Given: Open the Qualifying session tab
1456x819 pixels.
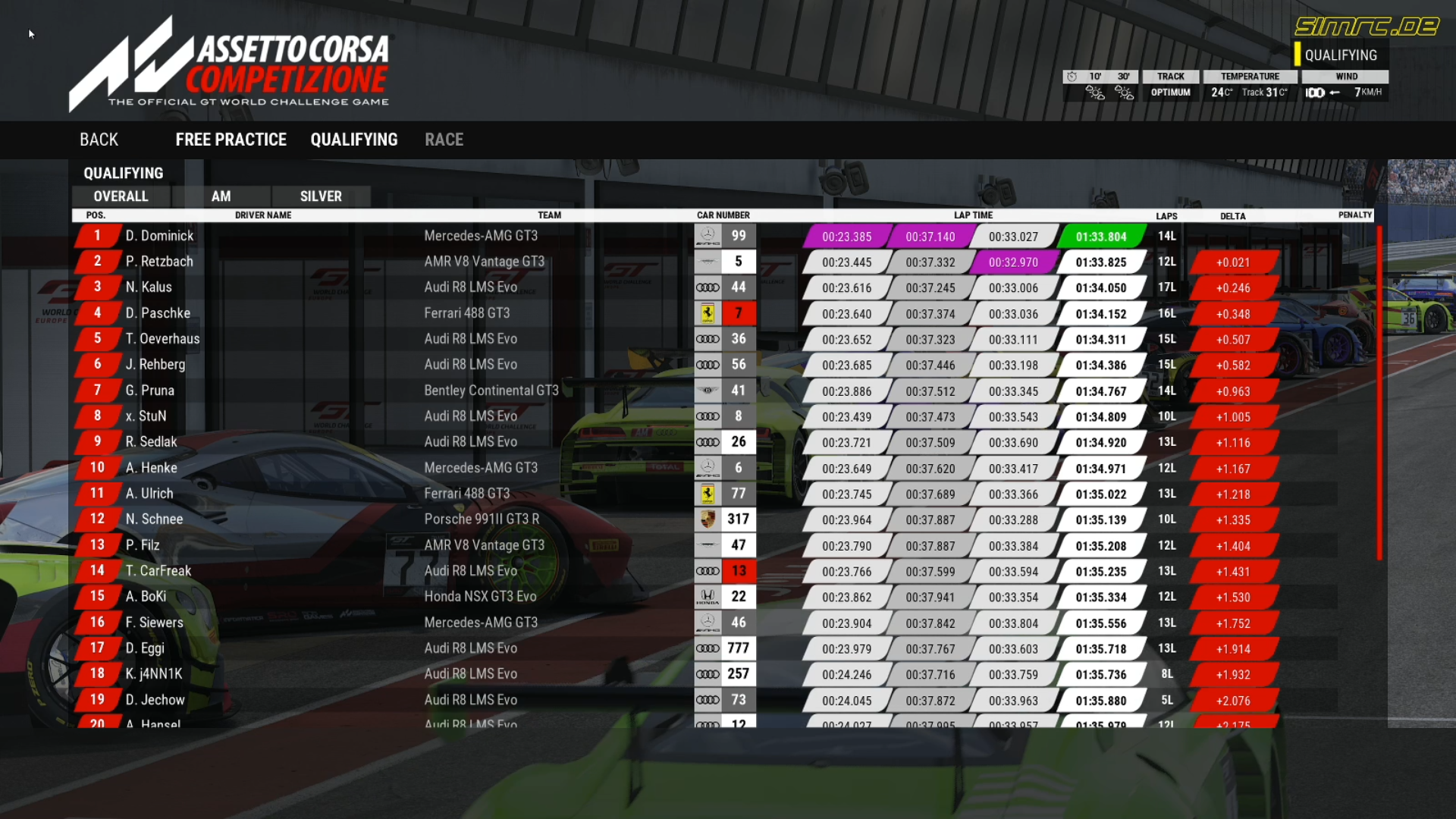Looking at the screenshot, I should 353,140.
